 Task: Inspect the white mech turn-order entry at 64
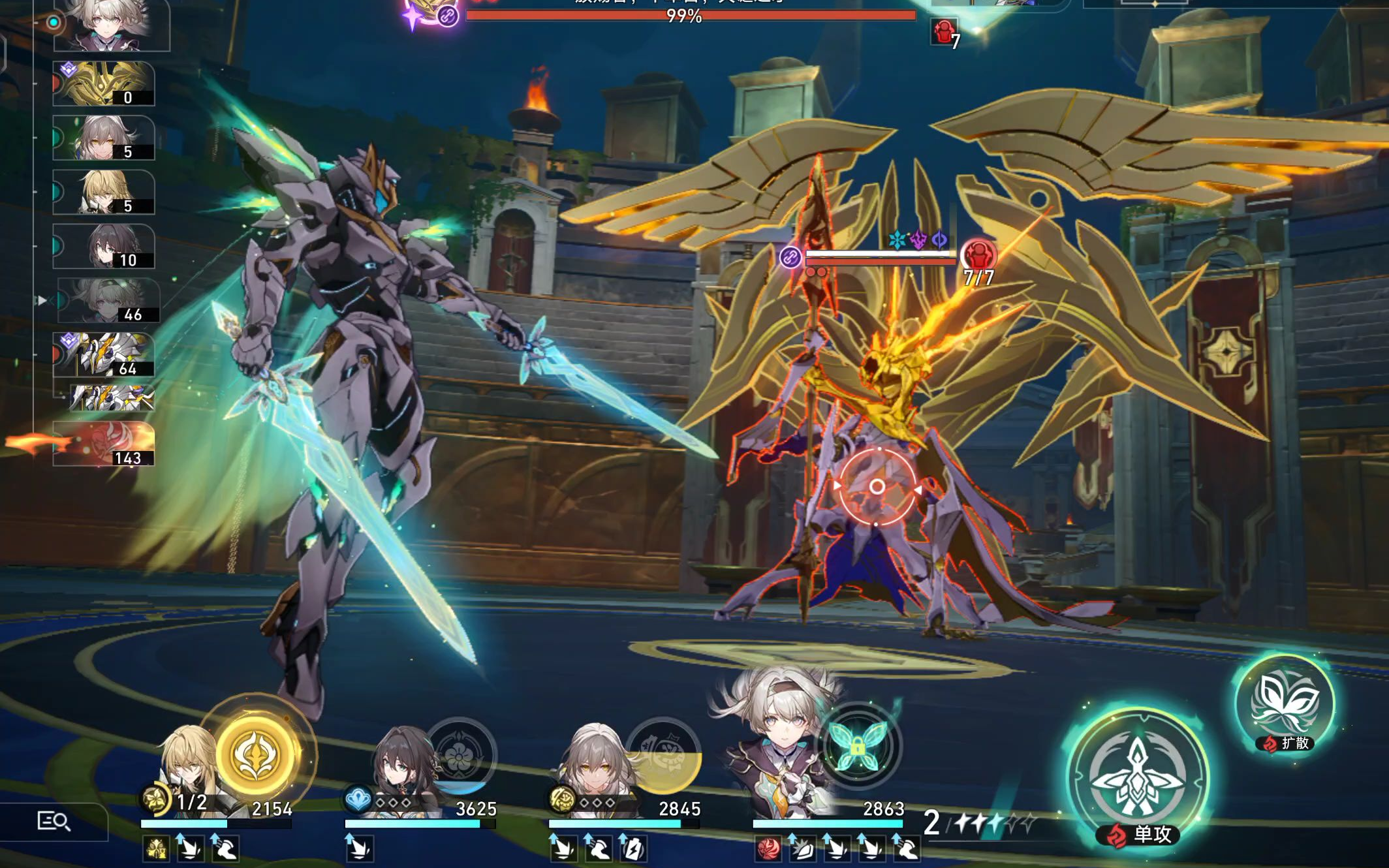pyautogui.click(x=104, y=355)
